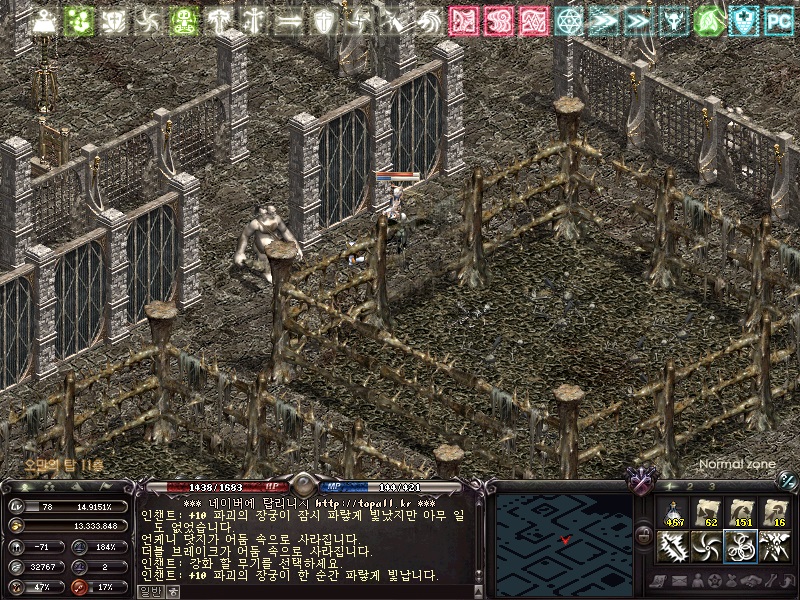800x600 pixels.
Task: Open the envelope mail icon
Action: [681, 581]
